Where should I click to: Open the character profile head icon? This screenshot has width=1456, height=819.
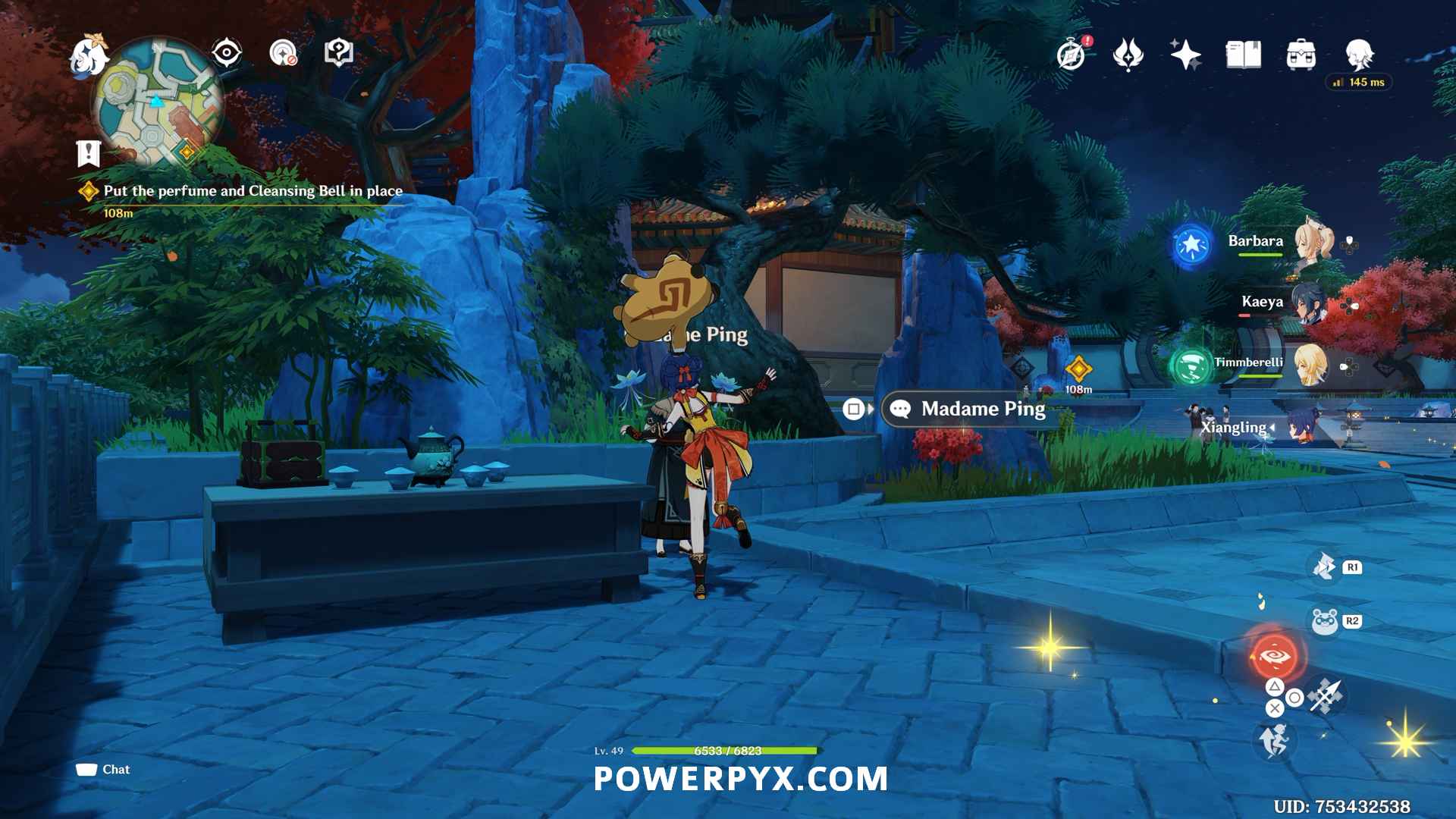(1359, 55)
